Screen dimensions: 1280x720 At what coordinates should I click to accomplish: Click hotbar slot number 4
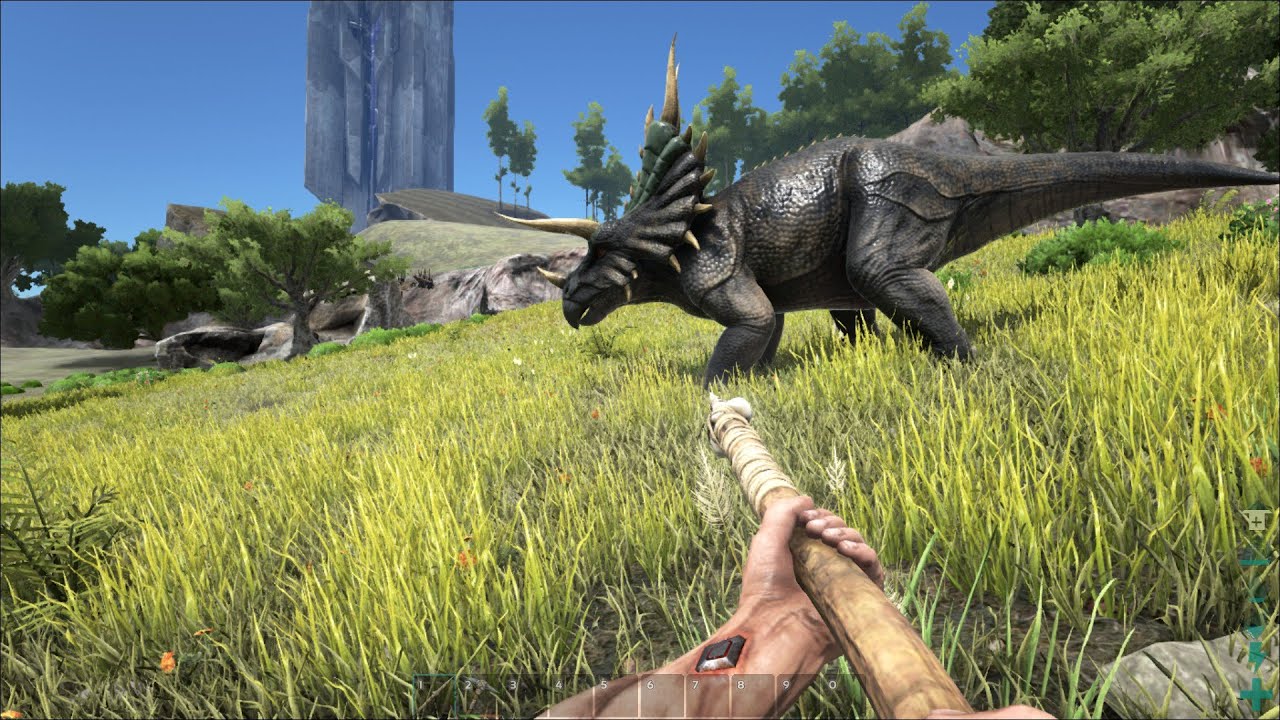click(572, 696)
